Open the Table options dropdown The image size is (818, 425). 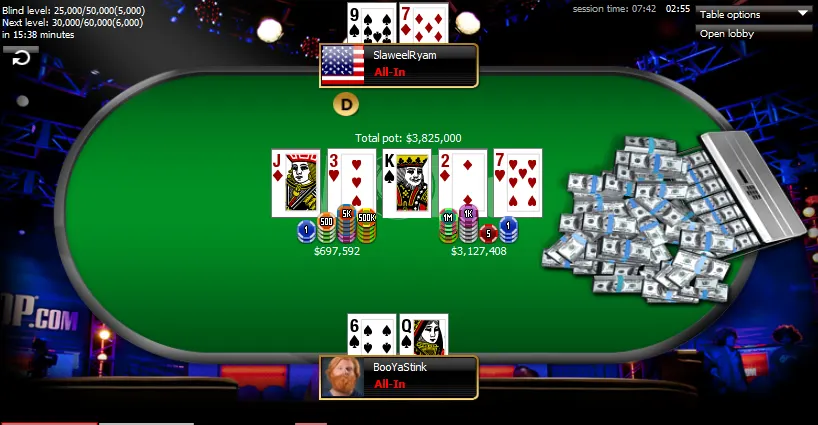[754, 14]
